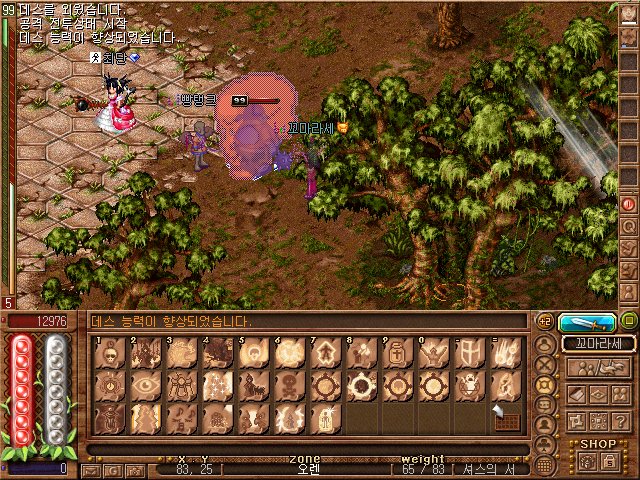The width and height of the screenshot is (640, 480).
Task: Select the eye skill icon
Action: [x=144, y=385]
